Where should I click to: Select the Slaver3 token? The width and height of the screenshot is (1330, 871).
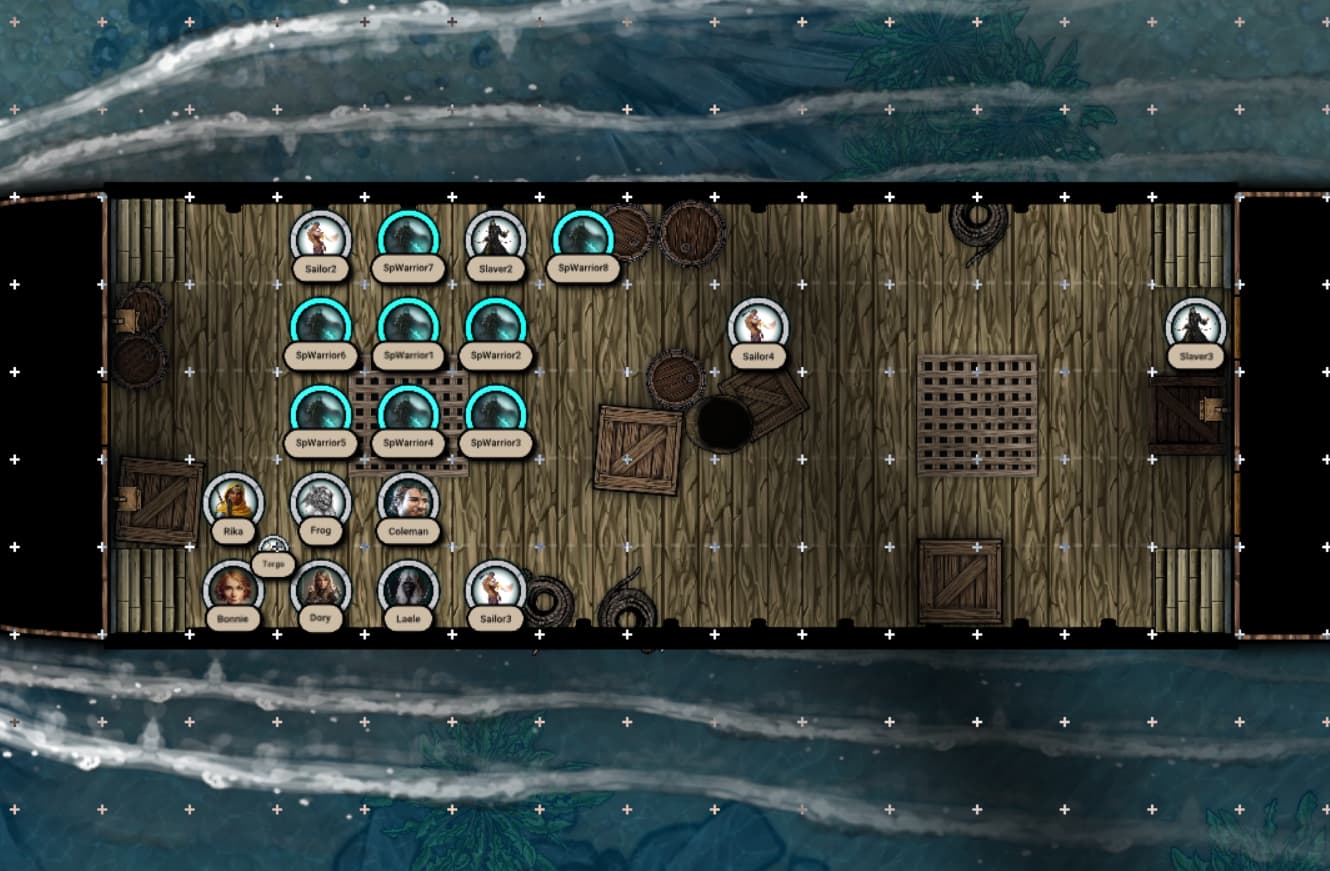pos(1196,327)
